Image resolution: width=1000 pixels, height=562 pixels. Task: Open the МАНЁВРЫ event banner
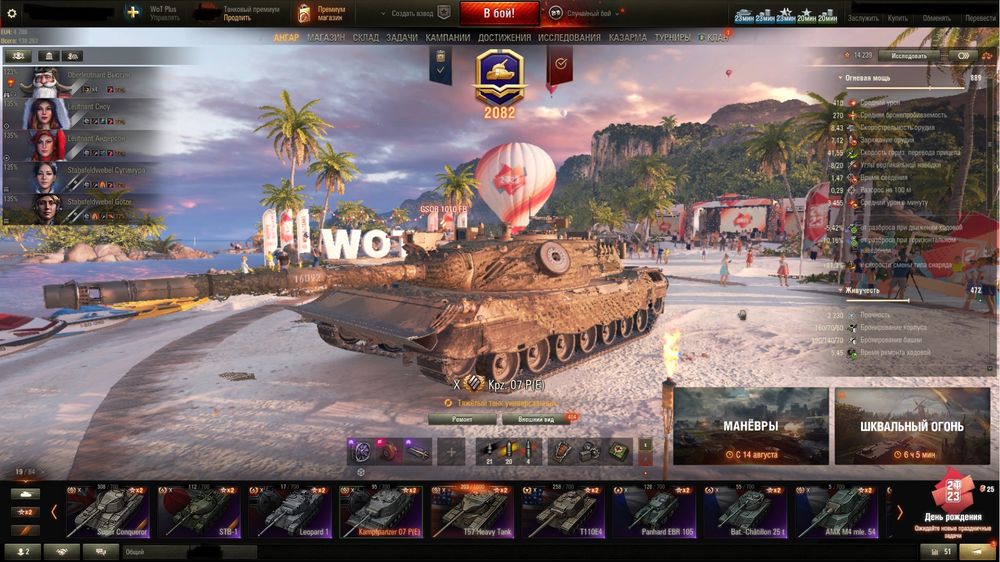pos(751,427)
